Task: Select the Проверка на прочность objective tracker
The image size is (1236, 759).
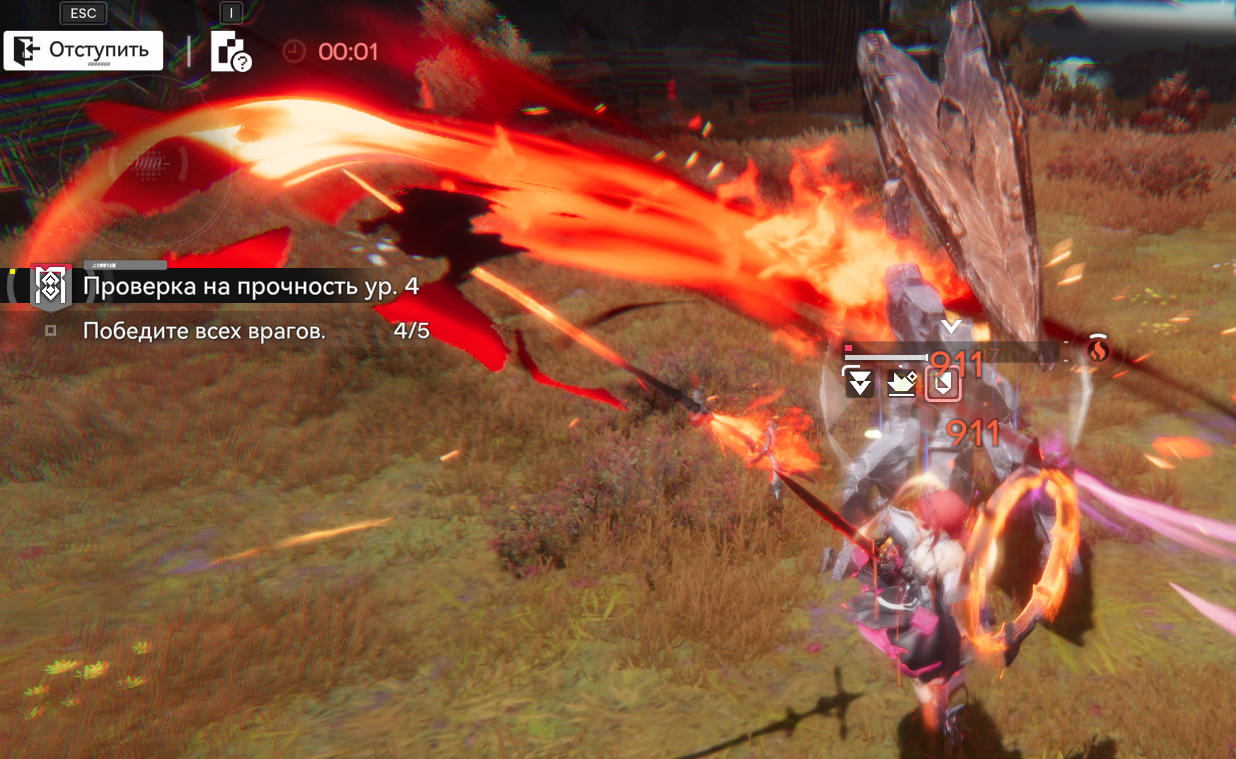Action: point(250,287)
